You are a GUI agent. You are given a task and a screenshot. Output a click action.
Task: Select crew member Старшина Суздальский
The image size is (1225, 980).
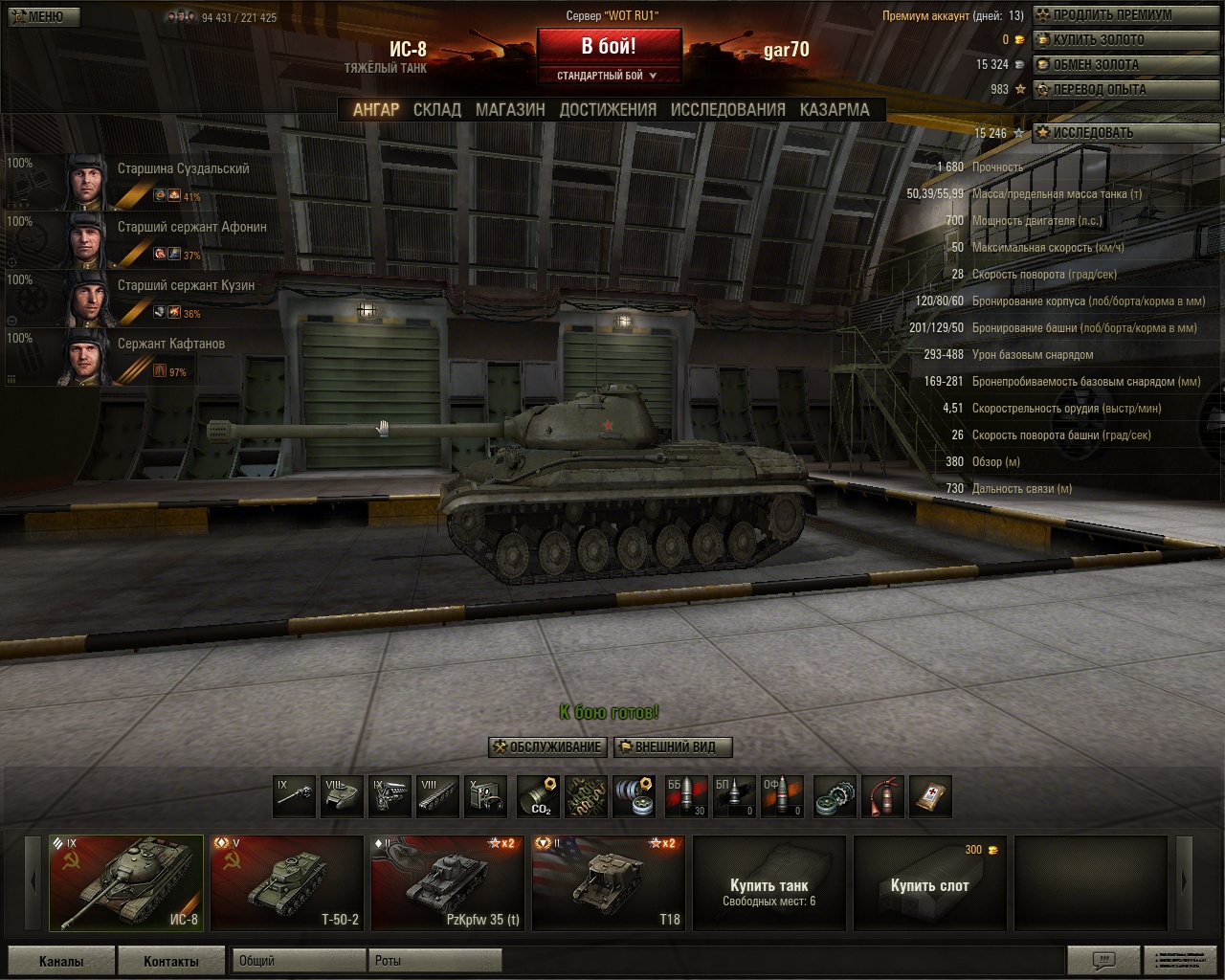coord(183,169)
